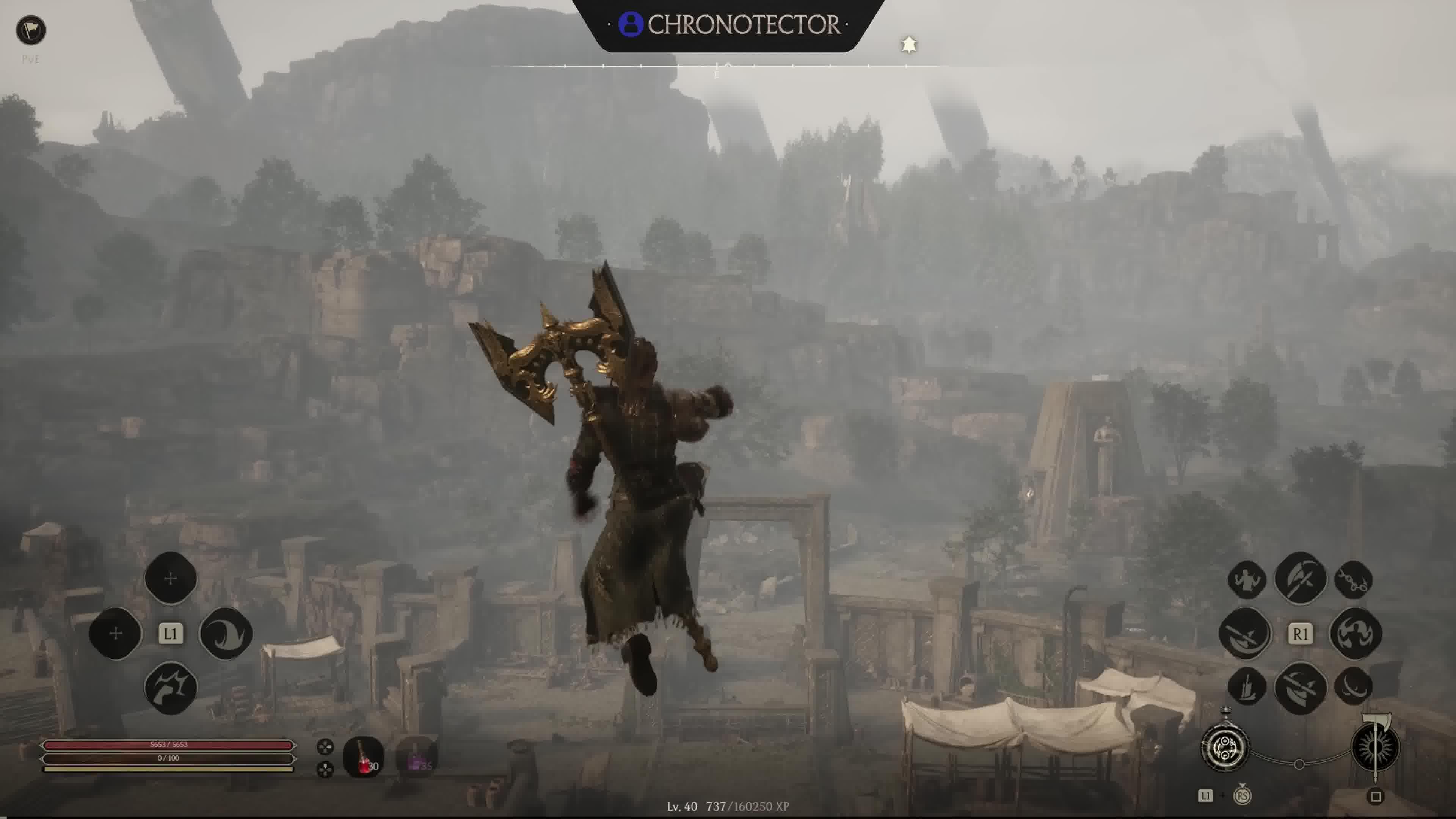1456x819 pixels.
Task: Use the red health potion slot
Action: pos(363,756)
